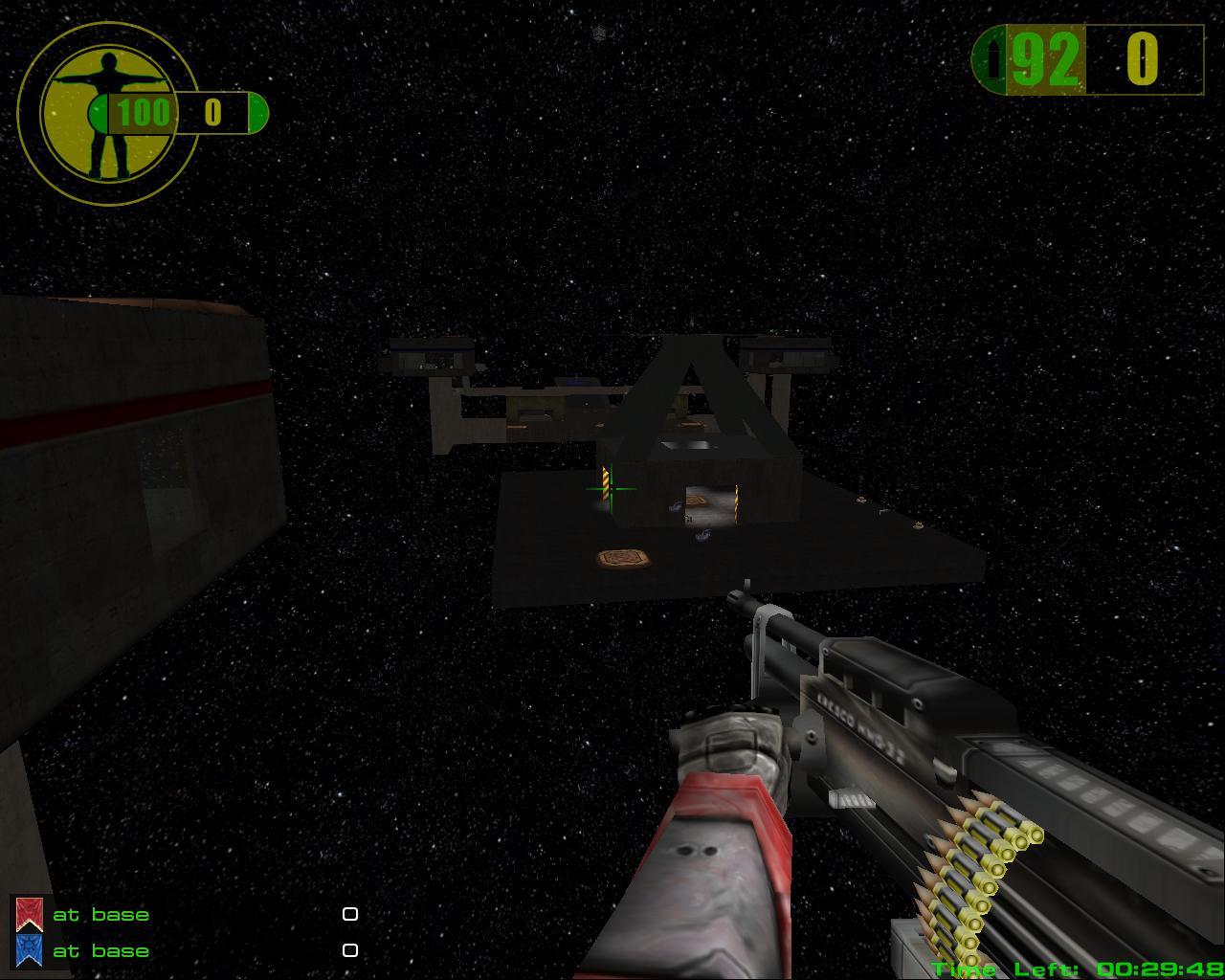Click the red team flag icon

30,914
